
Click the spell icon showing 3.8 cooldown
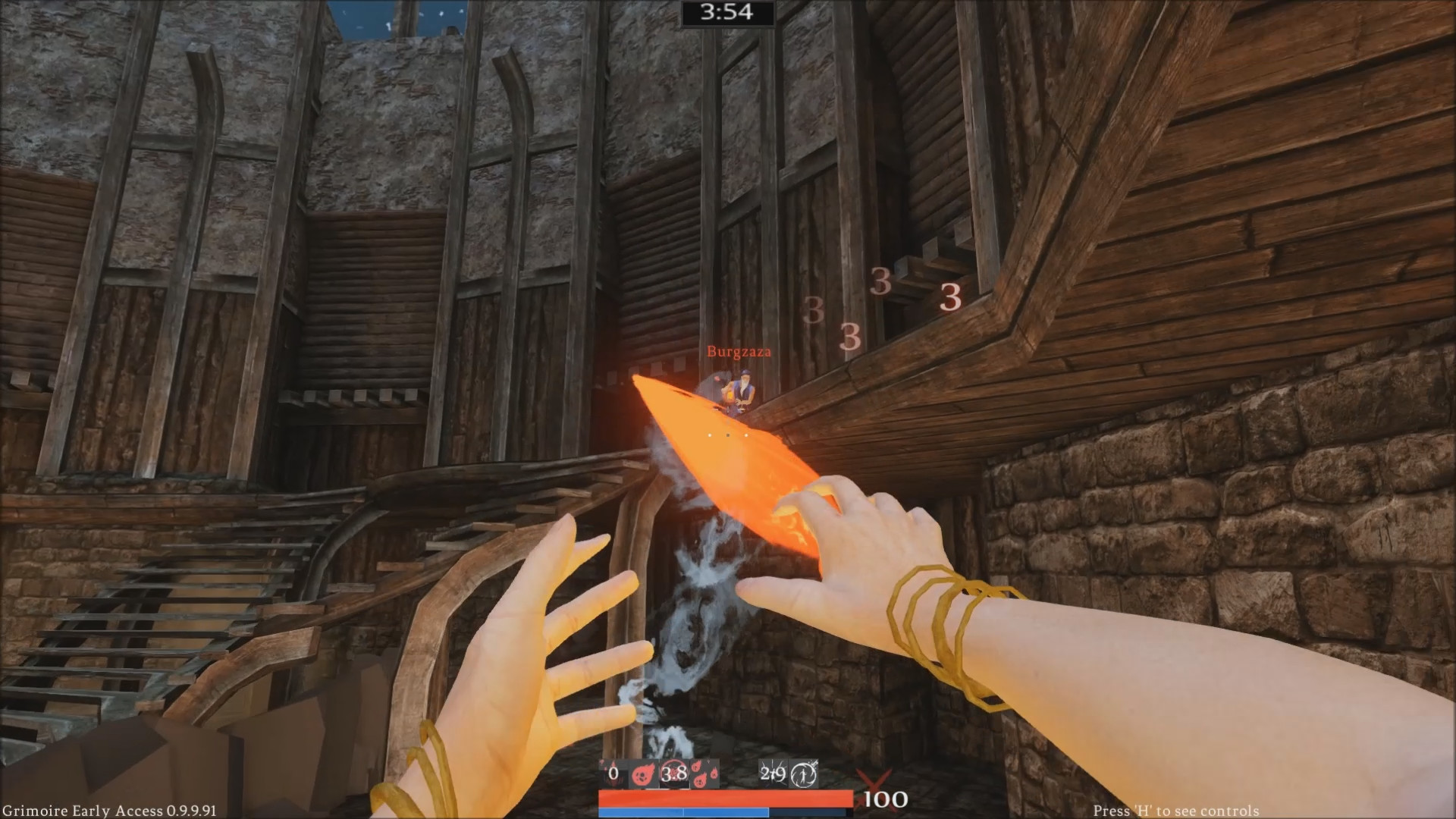coord(673,773)
